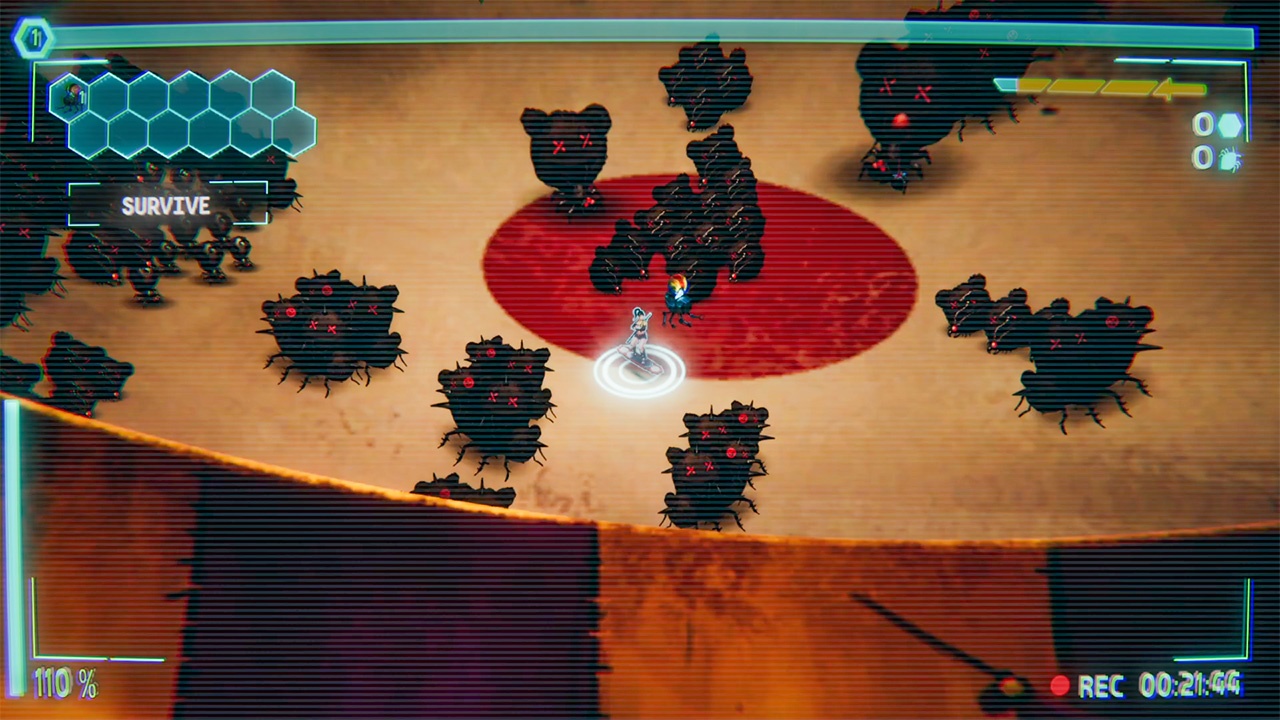Click the glowing player character aura icon
This screenshot has width=1280, height=720.
(640, 370)
